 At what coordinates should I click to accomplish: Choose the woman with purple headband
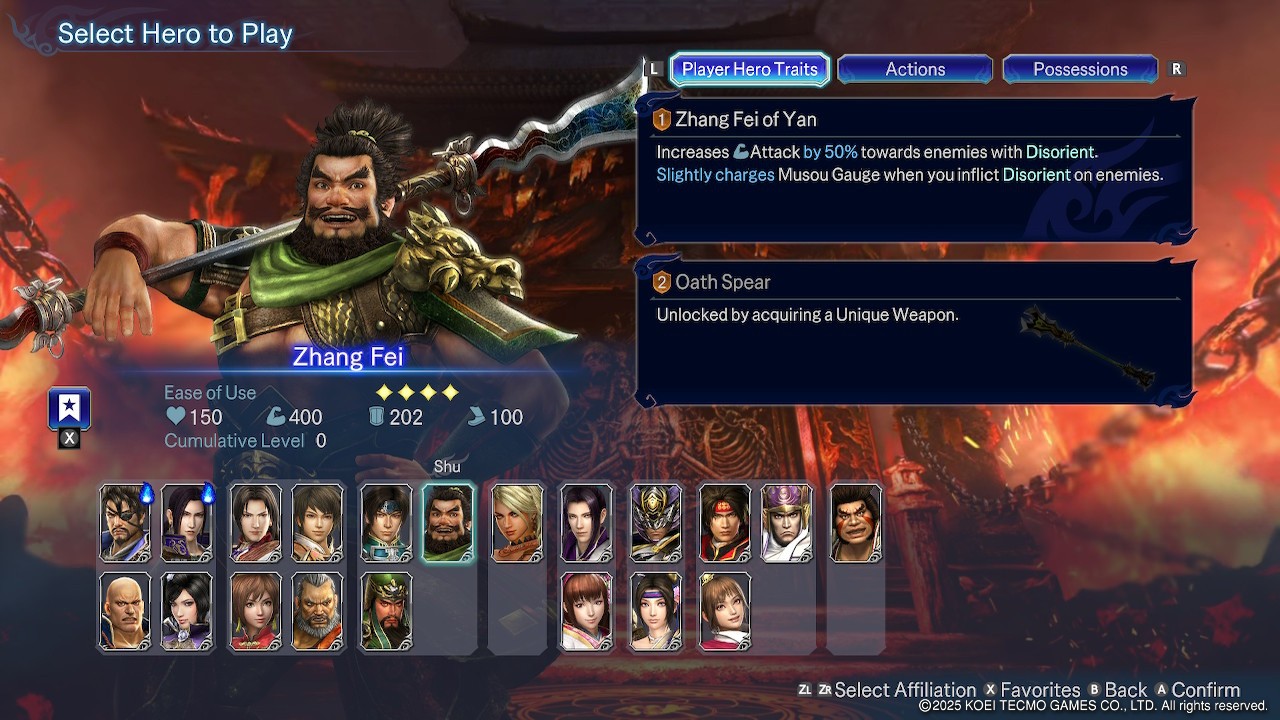pos(656,610)
